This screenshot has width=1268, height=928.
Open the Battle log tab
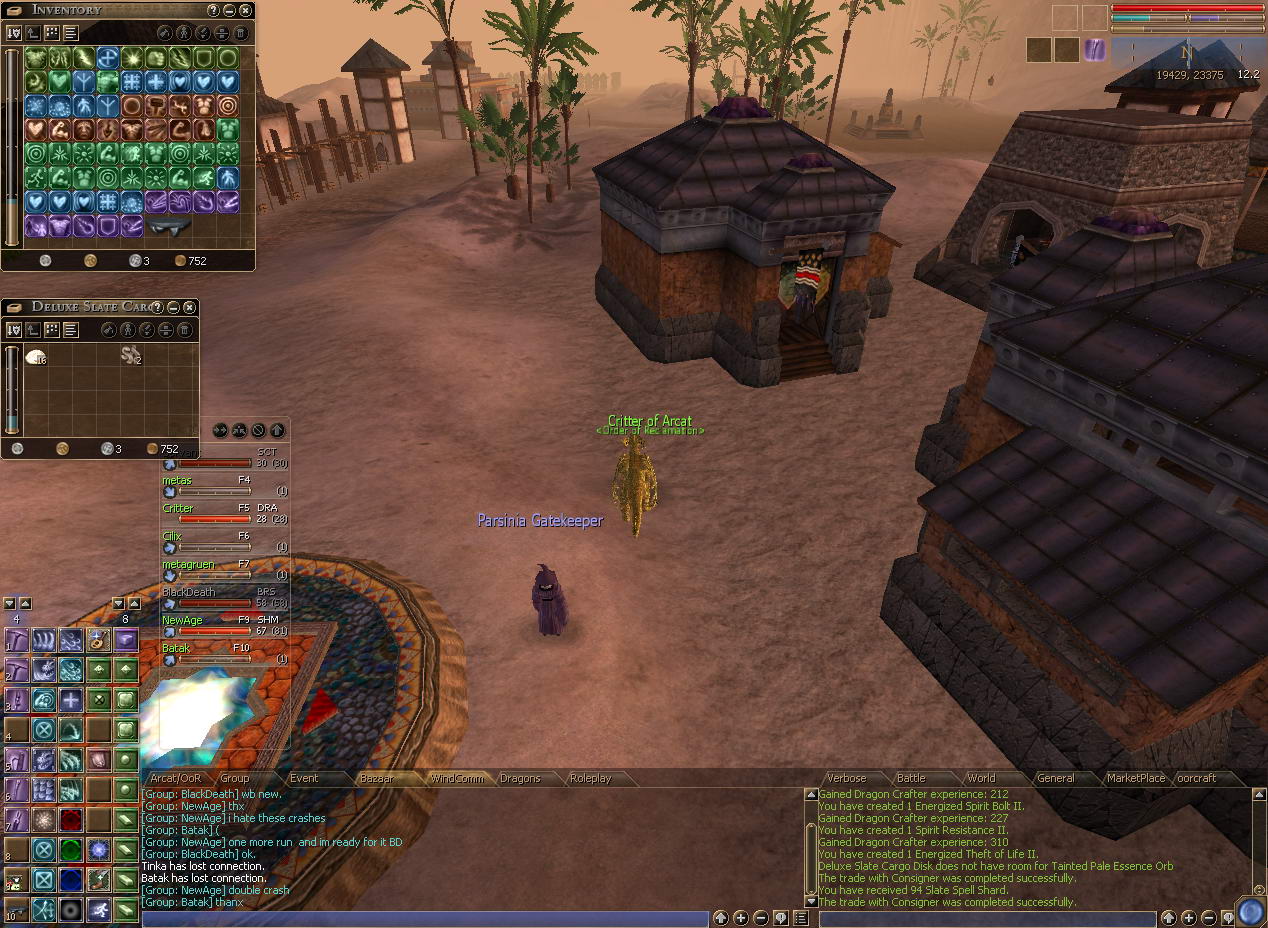[911, 778]
